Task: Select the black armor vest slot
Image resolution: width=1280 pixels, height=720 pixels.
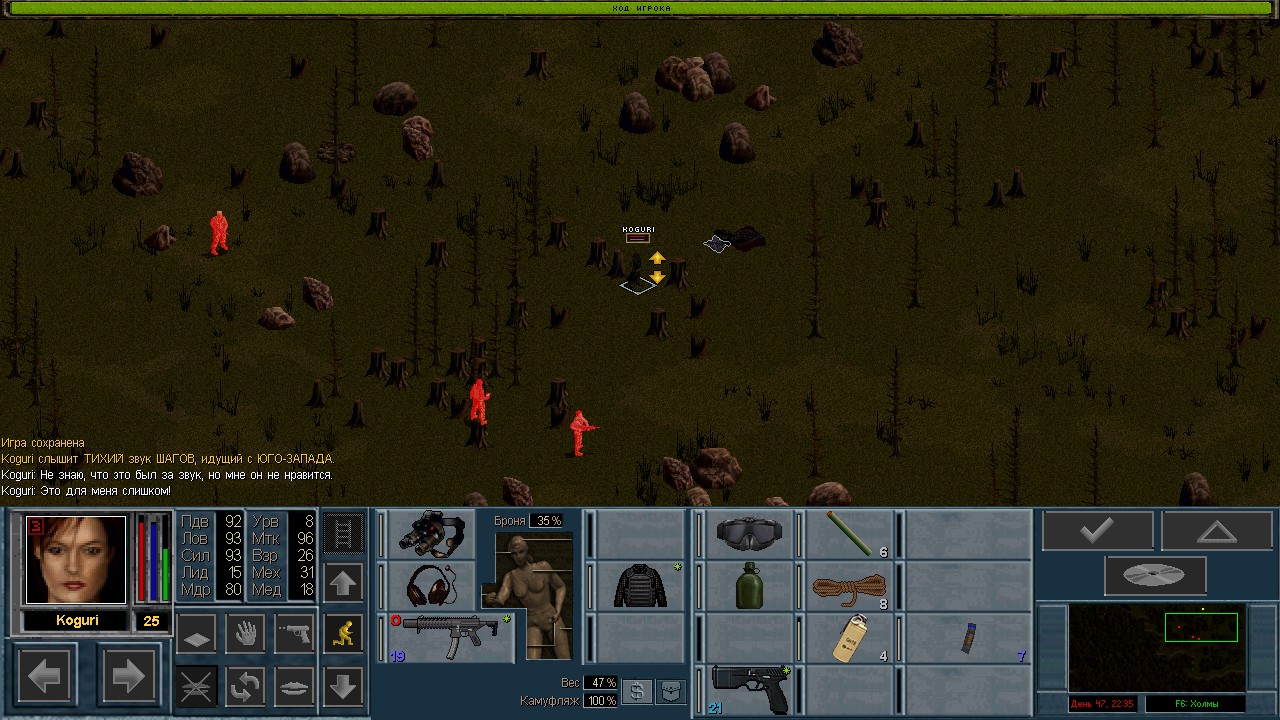Action: tap(640, 585)
